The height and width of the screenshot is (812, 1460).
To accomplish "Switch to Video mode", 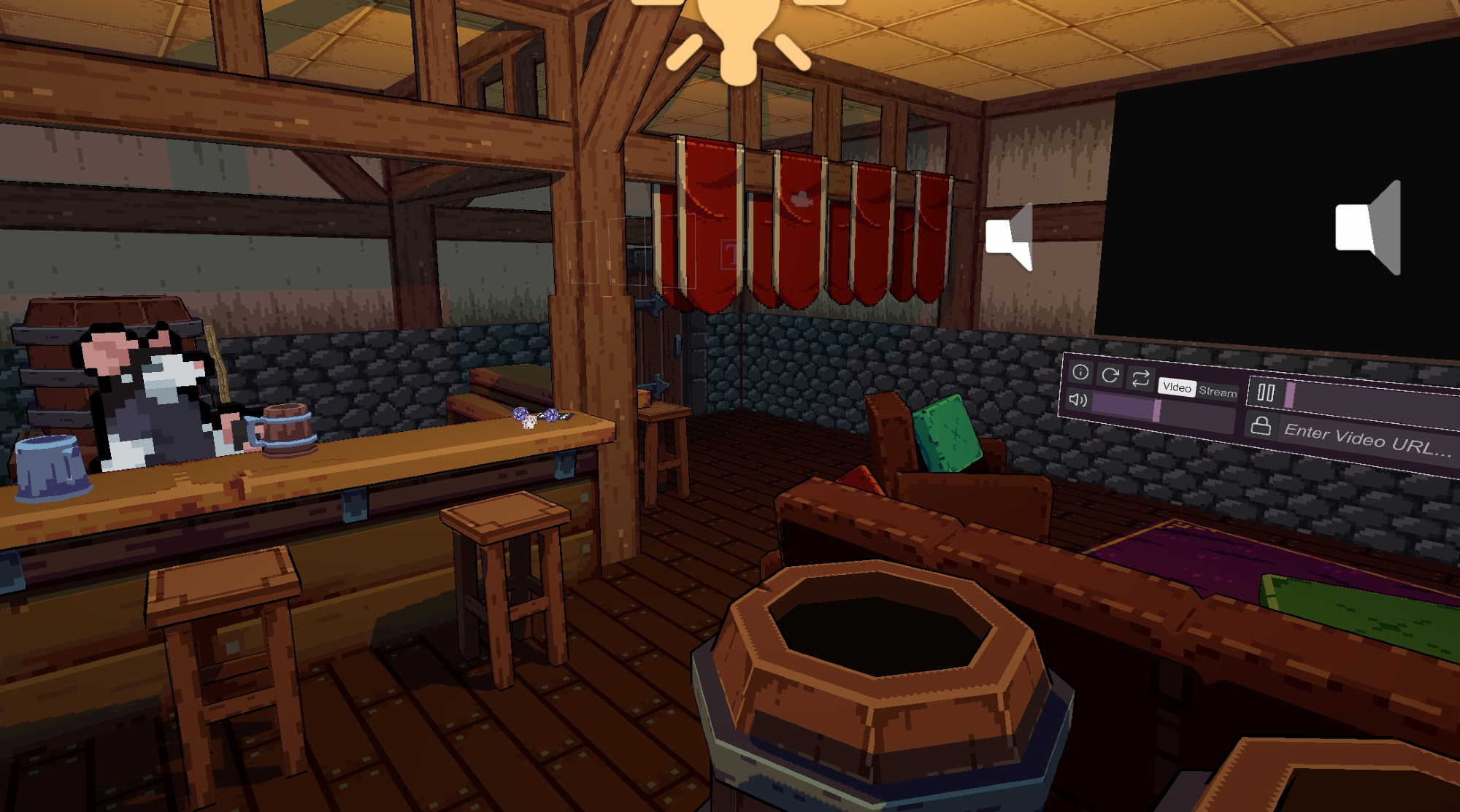I will pyautogui.click(x=1177, y=387).
